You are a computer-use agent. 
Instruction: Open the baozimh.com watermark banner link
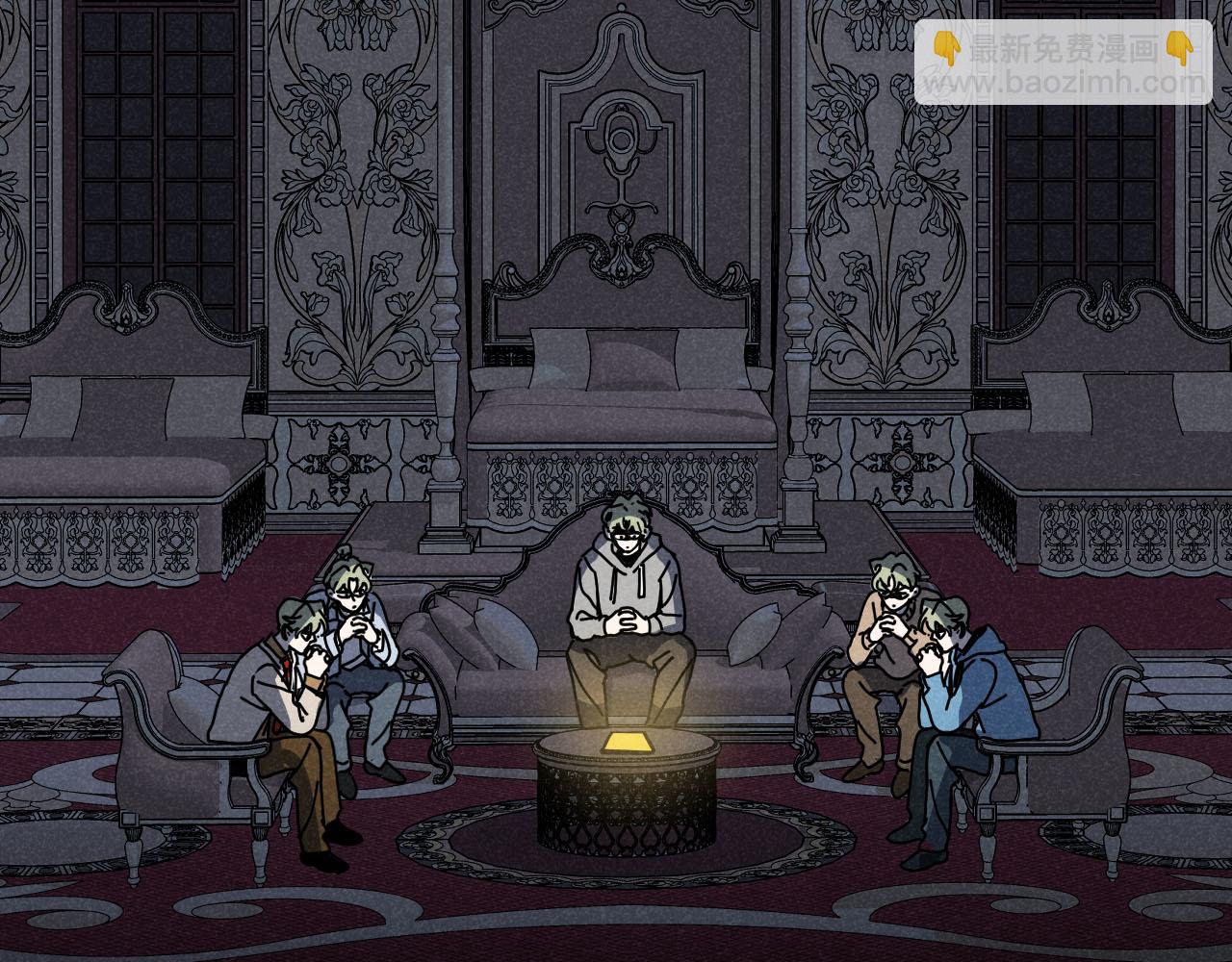[1063, 63]
